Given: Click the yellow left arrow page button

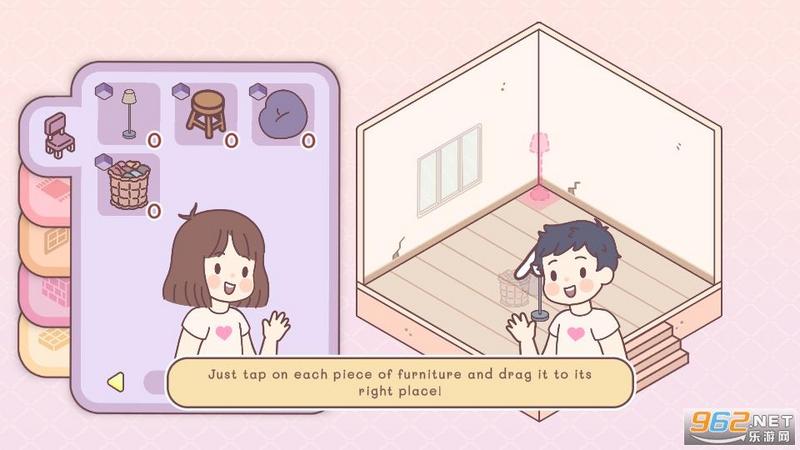Looking at the screenshot, I should [115, 381].
